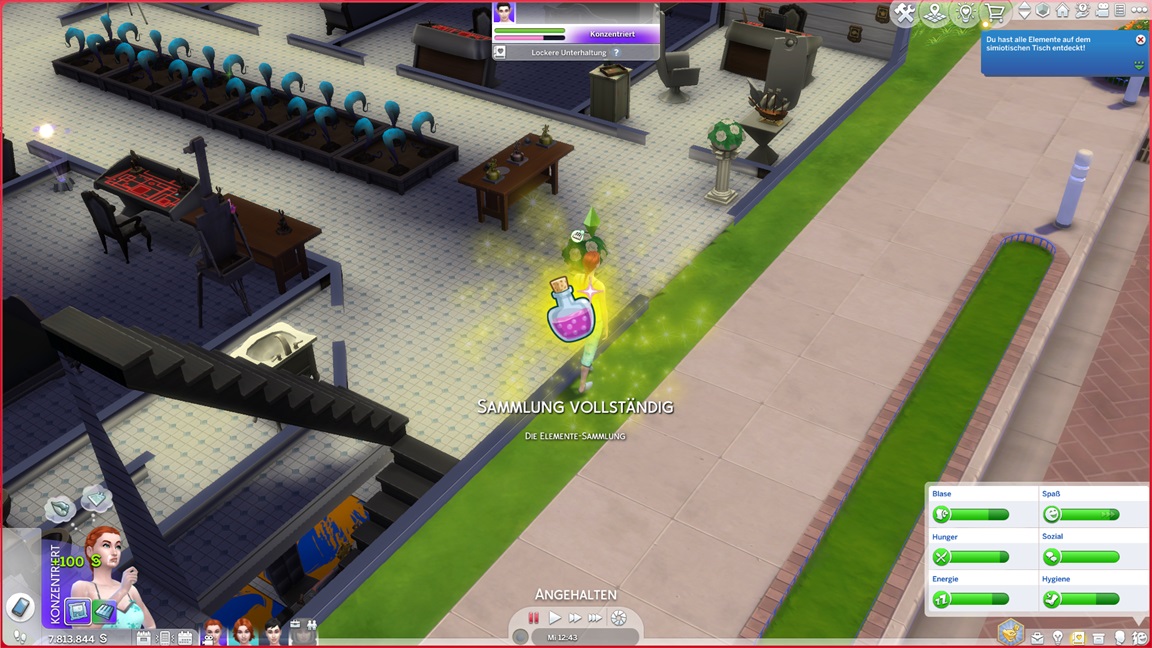The image size is (1152, 648).
Task: Choose ultra speed triple-arrow button
Action: tap(596, 618)
